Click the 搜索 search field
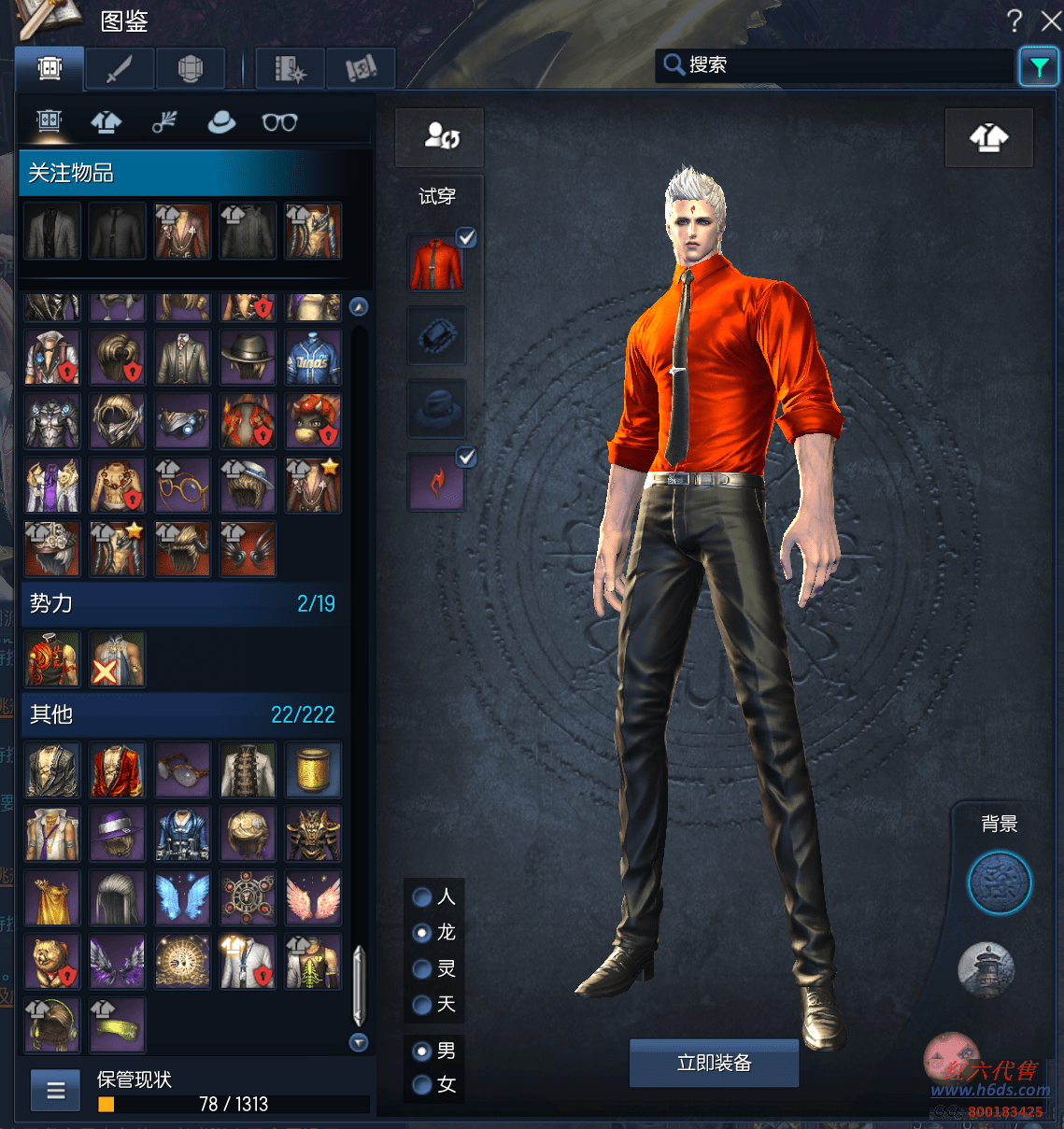The width and height of the screenshot is (1064, 1129). pos(836,65)
